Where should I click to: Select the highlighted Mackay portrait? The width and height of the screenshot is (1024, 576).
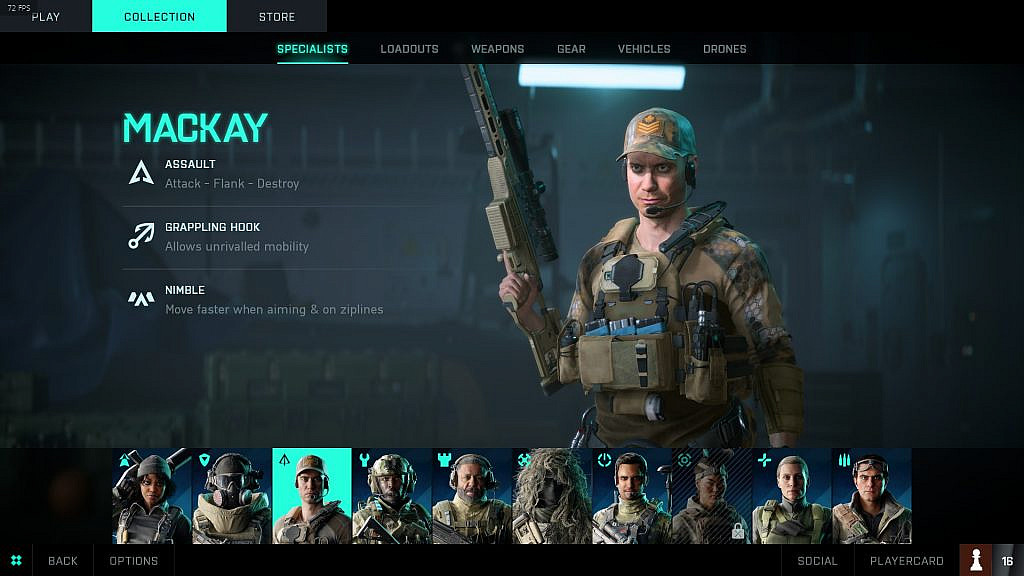(312, 496)
